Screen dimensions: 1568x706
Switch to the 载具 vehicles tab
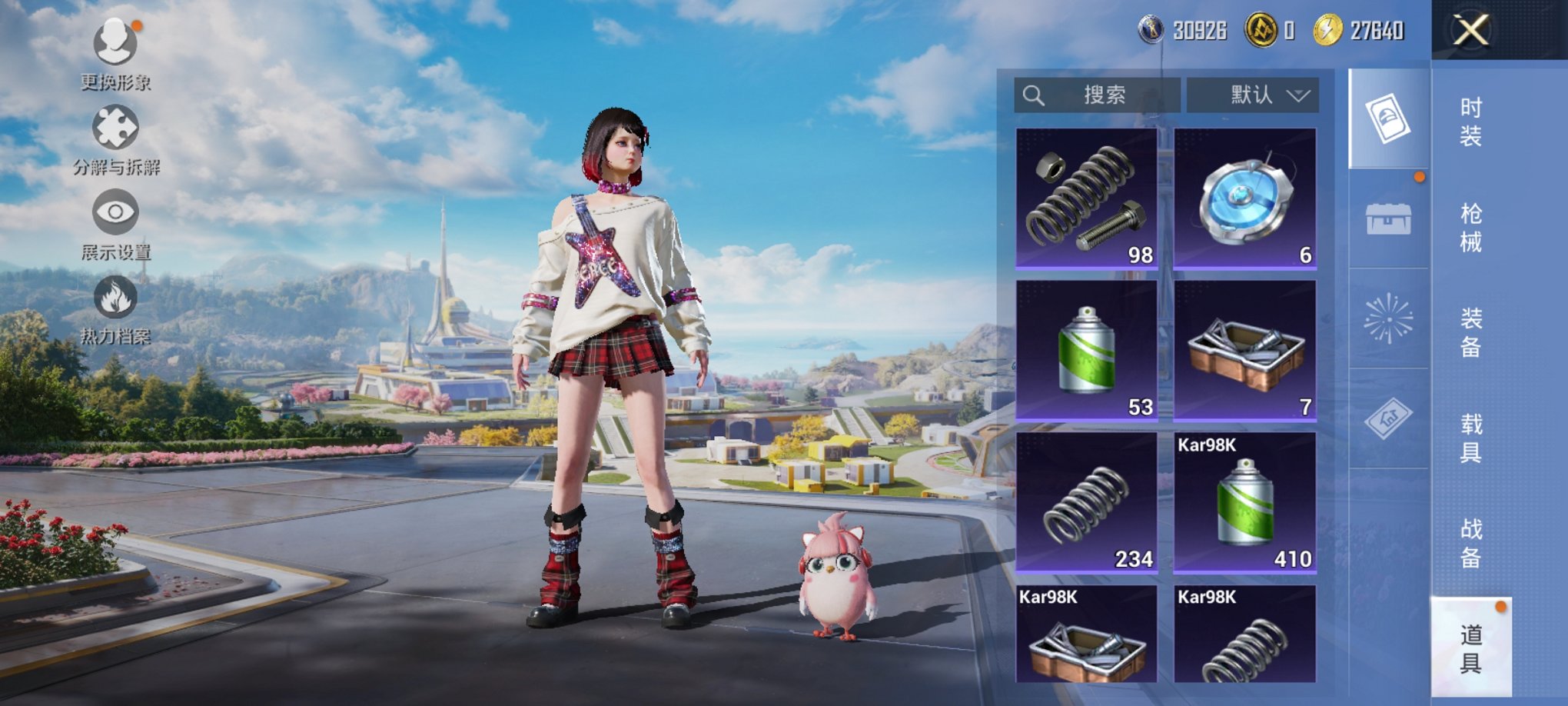pyautogui.click(x=1470, y=438)
